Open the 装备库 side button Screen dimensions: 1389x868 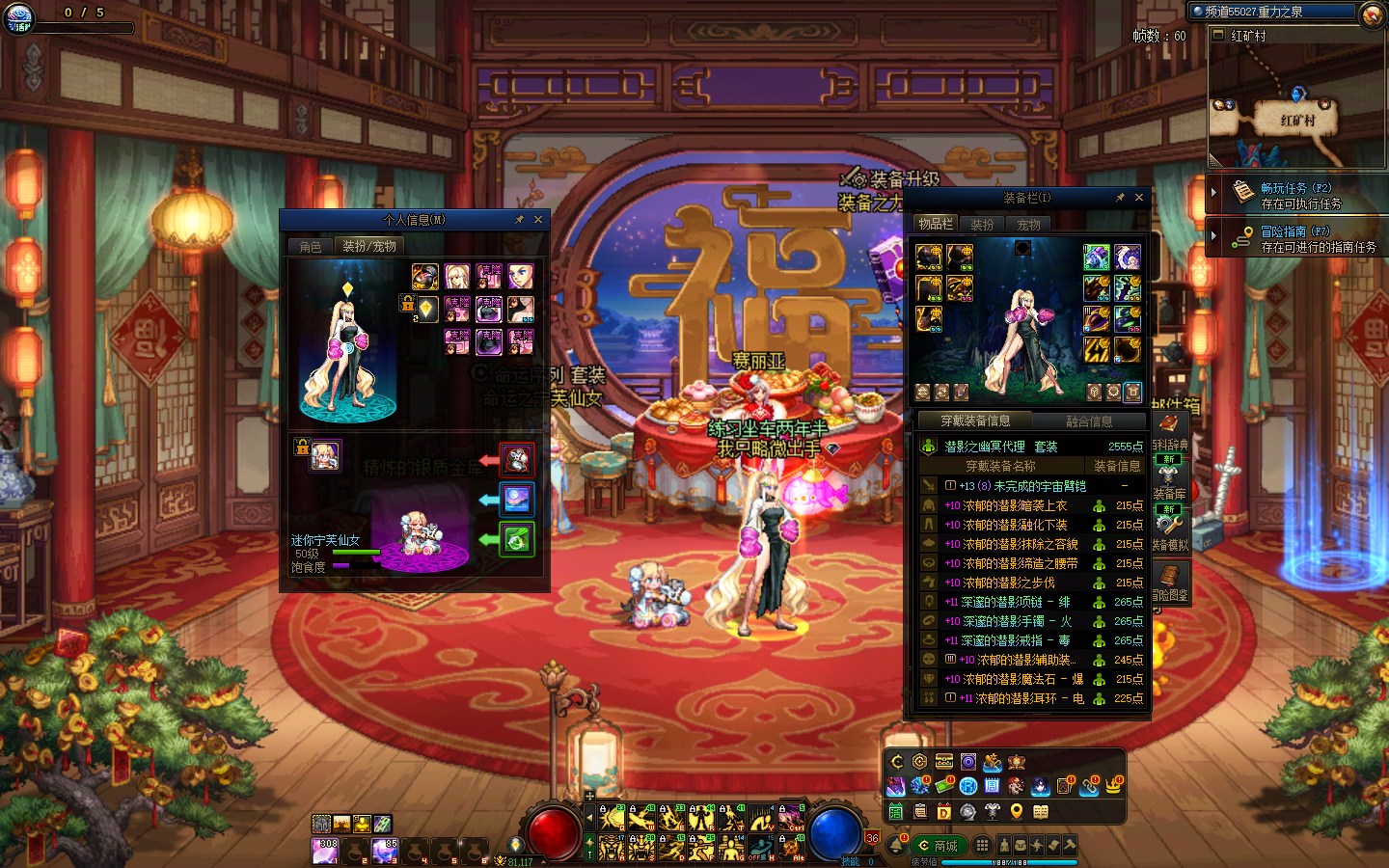[x=1169, y=482]
